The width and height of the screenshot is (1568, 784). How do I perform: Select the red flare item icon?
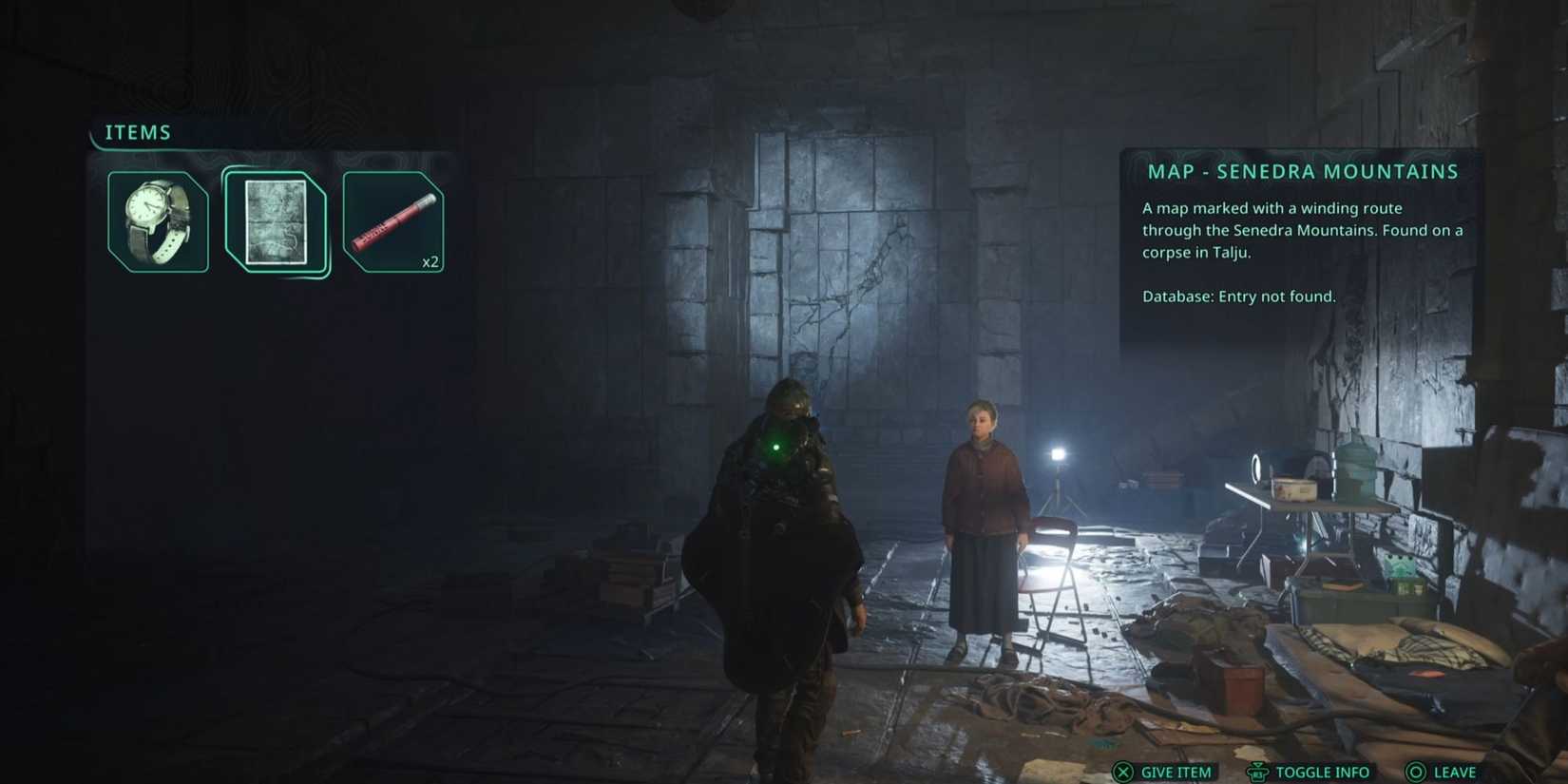point(393,220)
